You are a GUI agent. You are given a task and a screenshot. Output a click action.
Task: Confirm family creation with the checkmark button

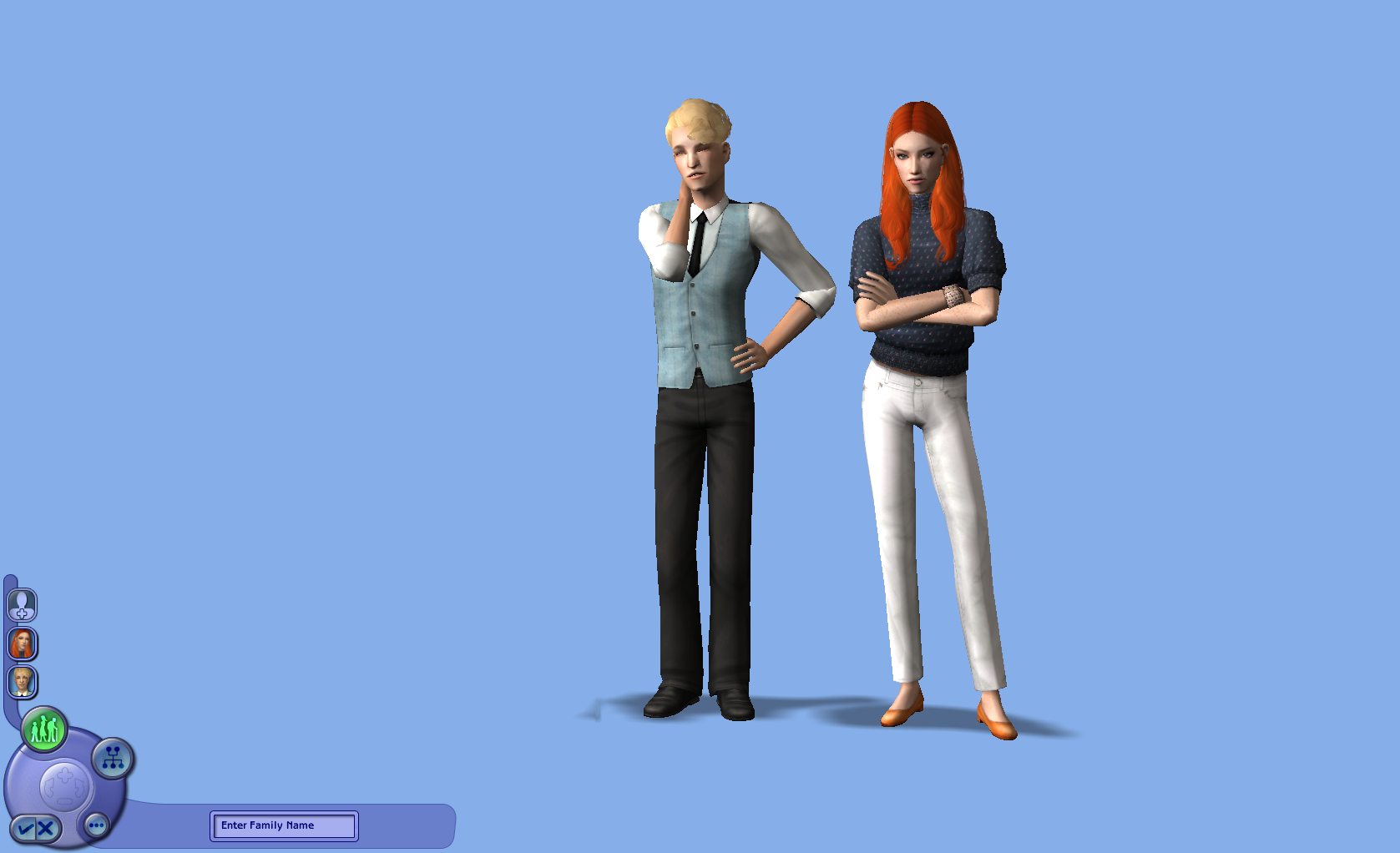[x=25, y=829]
